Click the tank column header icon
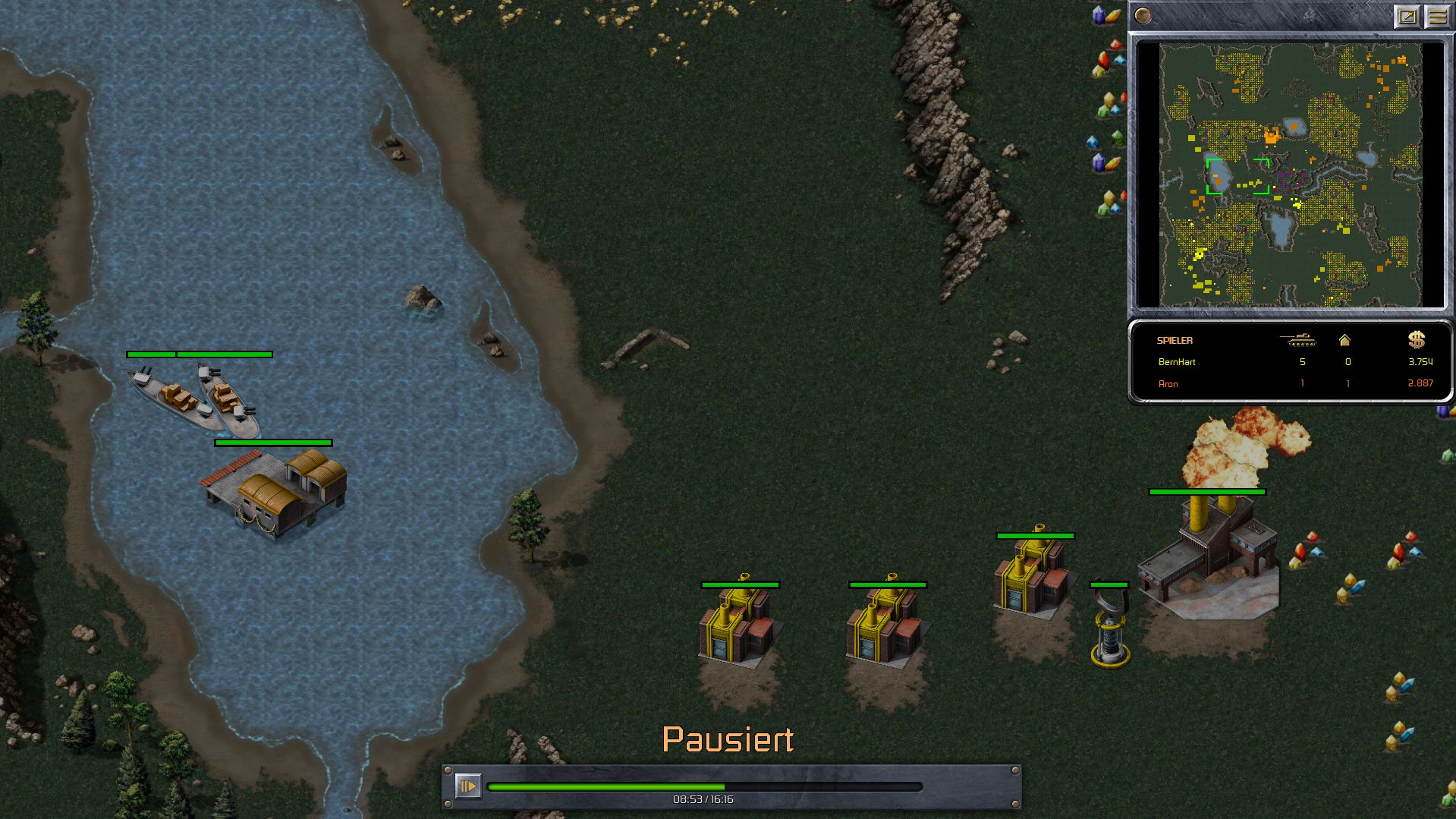 click(x=1298, y=340)
